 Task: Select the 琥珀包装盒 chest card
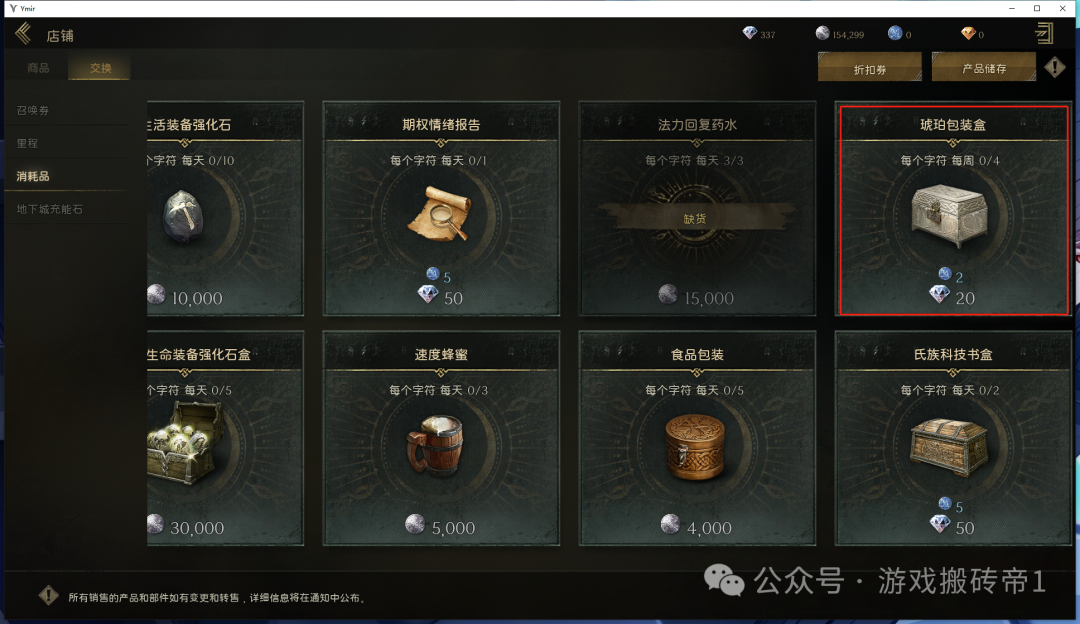point(952,208)
